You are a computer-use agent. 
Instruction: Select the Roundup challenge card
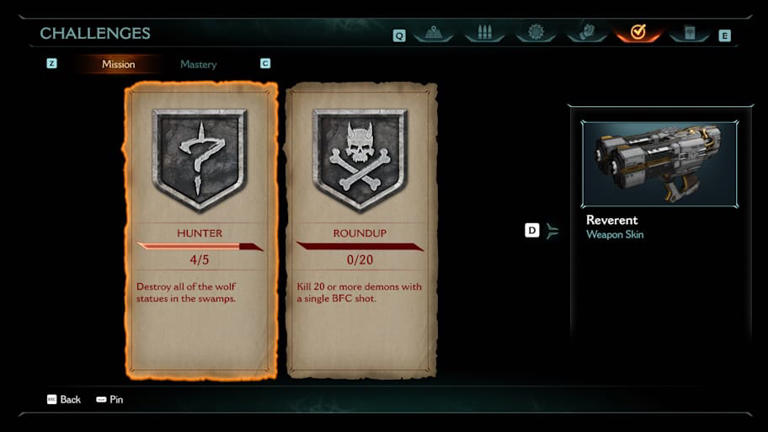click(x=361, y=230)
